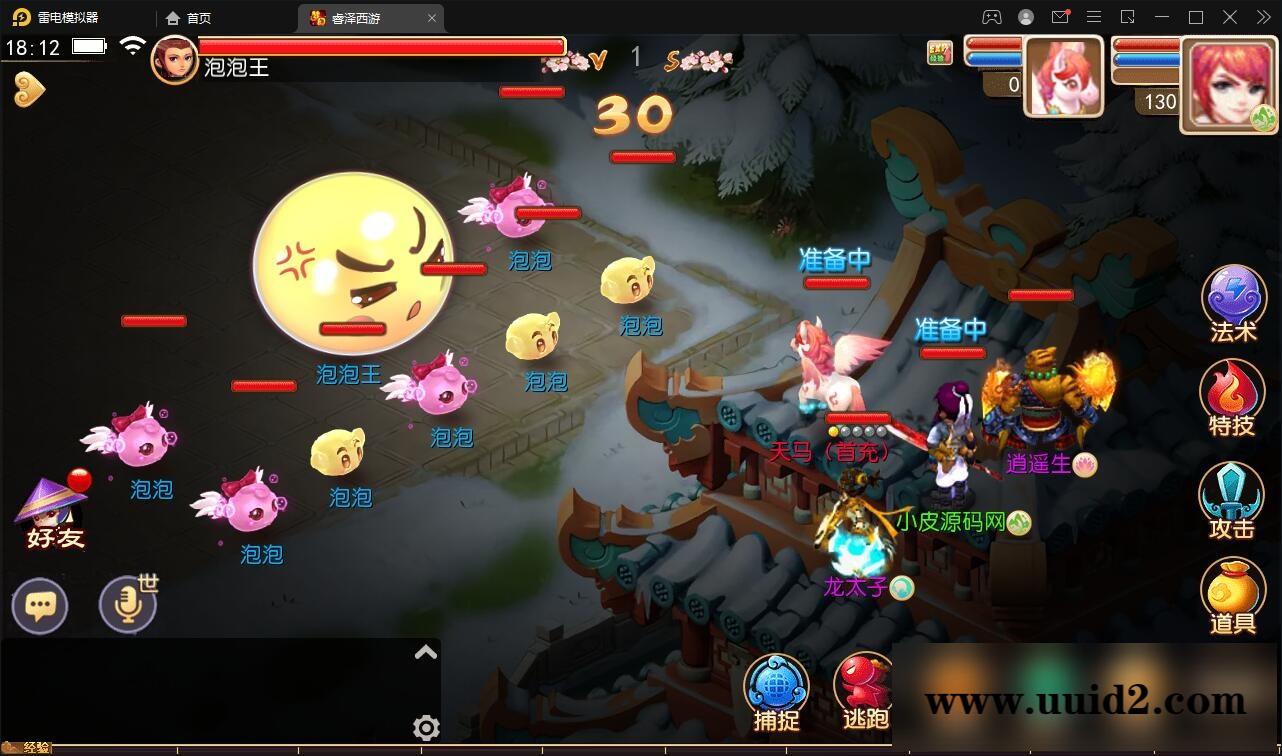The image size is (1282, 756).
Task: Open the 法术 (Spells) menu
Action: tap(1232, 300)
